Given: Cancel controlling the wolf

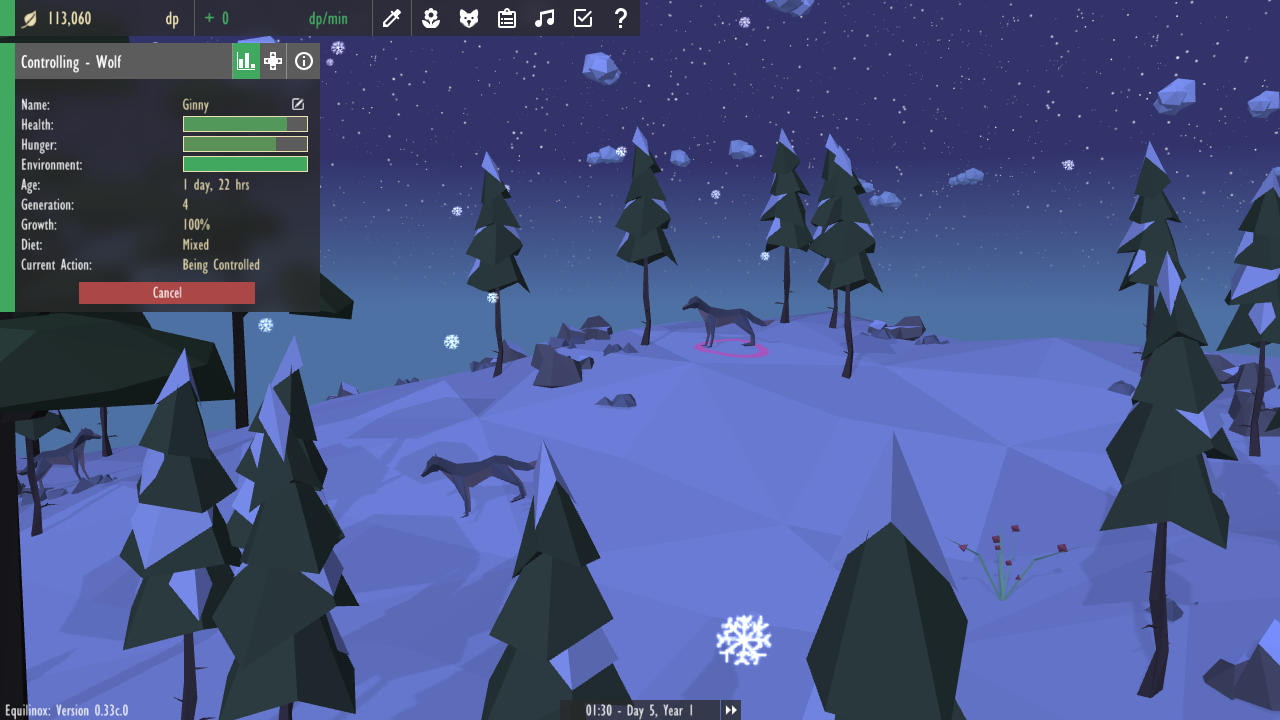Looking at the screenshot, I should (x=167, y=293).
